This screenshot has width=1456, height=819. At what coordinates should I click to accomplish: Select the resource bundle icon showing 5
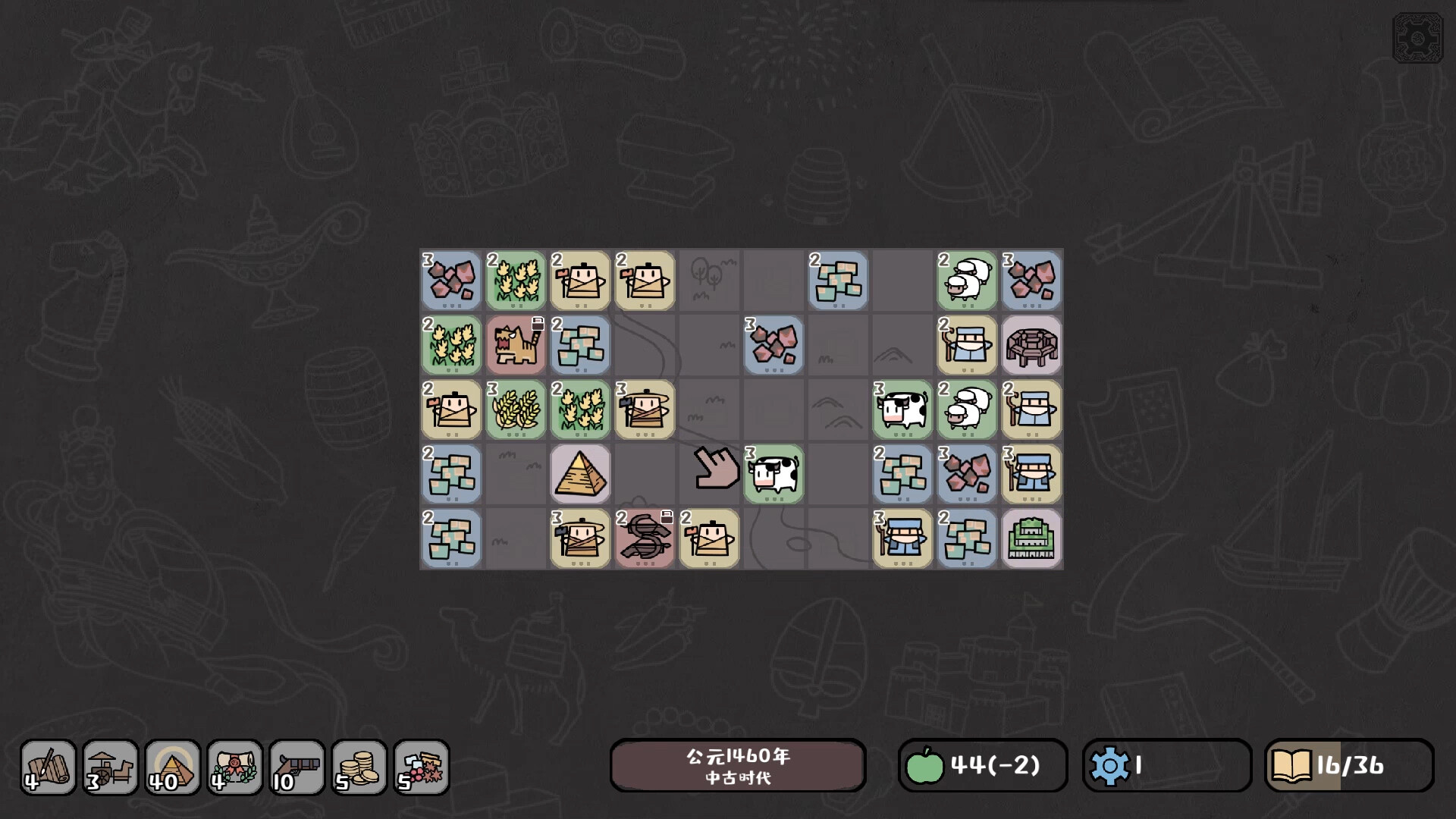click(x=420, y=767)
